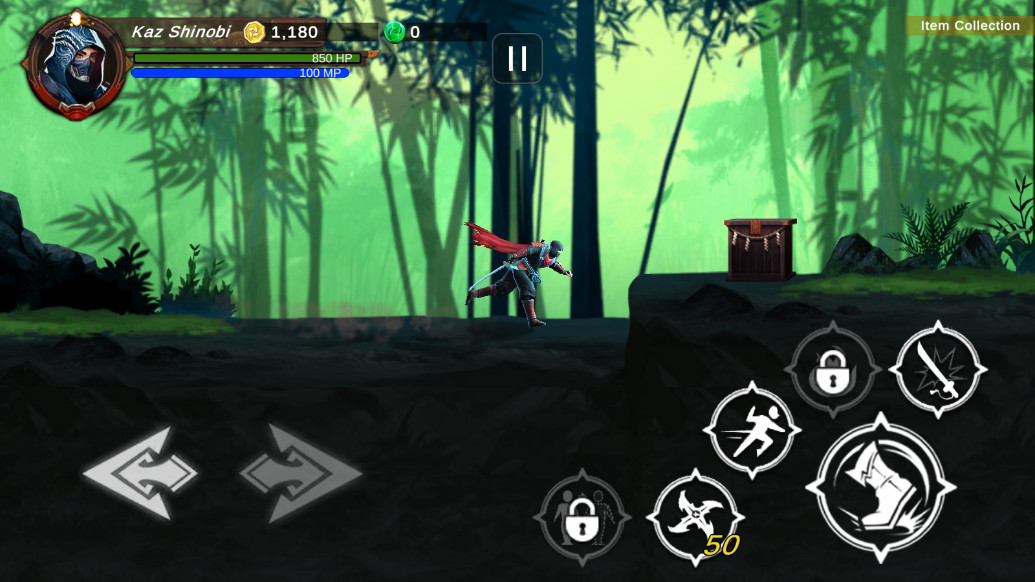Tap the jump boot button

880,487
